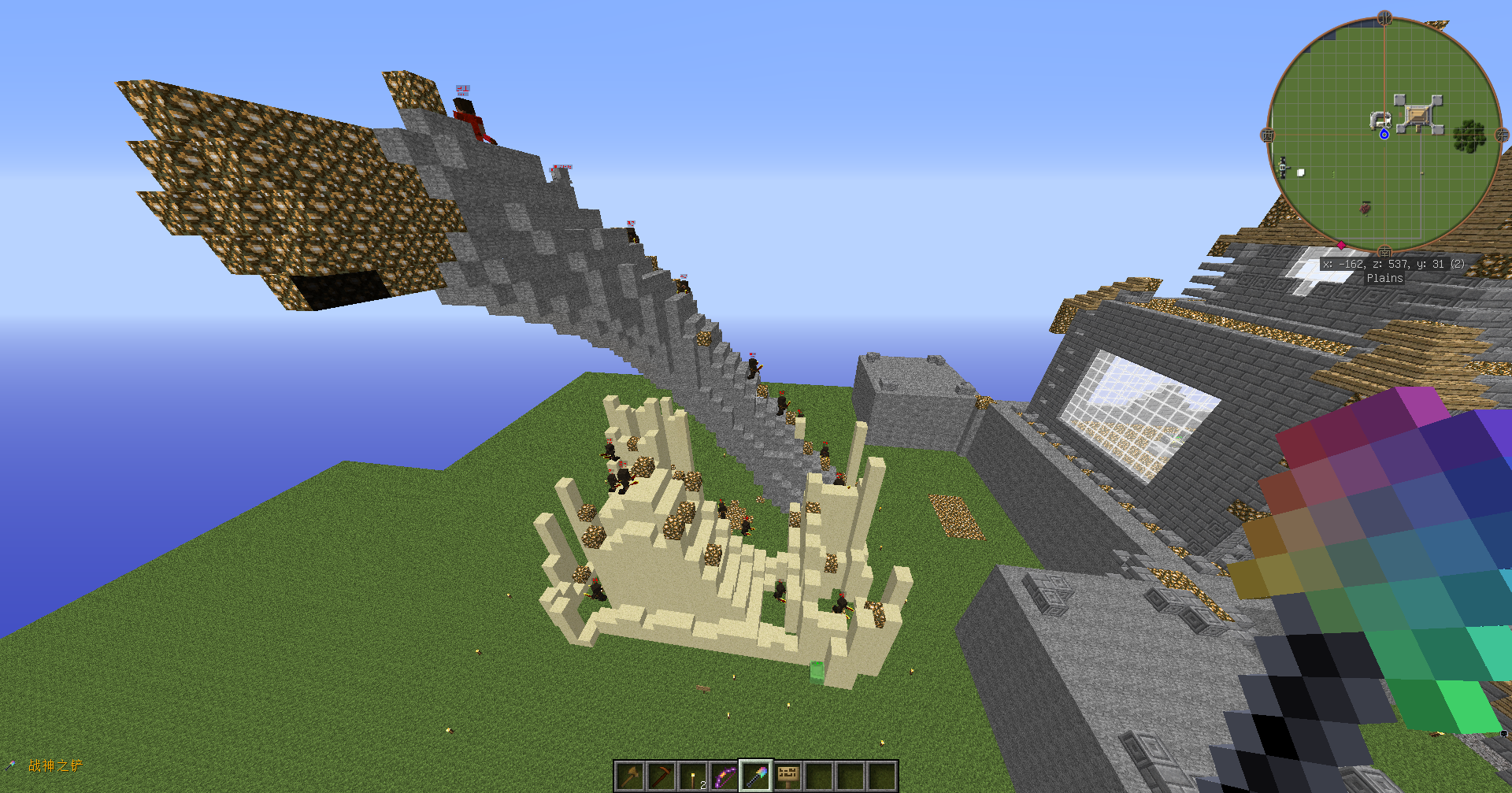The image size is (1512, 793).
Task: Click the north compass marker on minimap
Action: (1384, 18)
